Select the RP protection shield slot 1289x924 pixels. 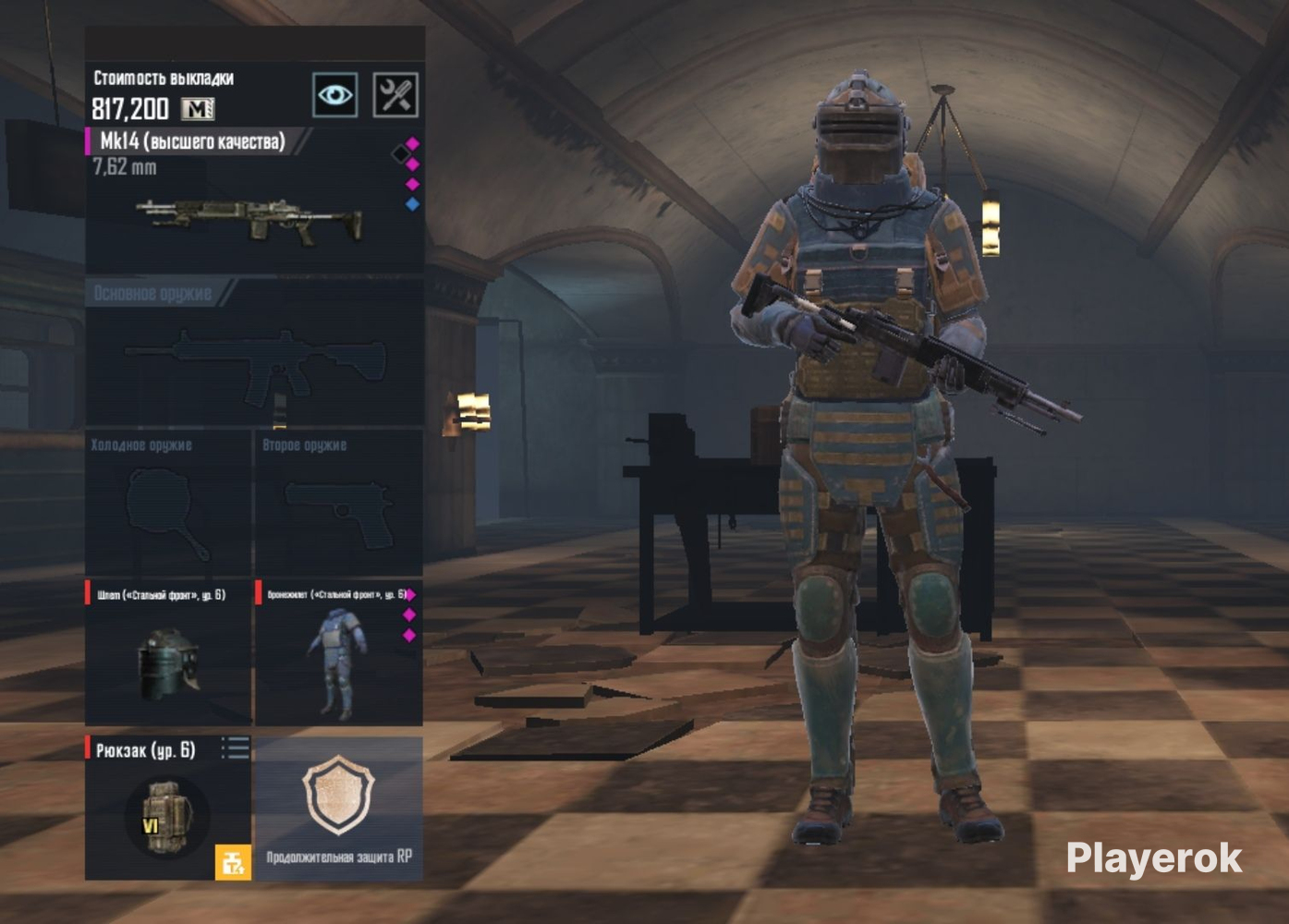point(338,806)
